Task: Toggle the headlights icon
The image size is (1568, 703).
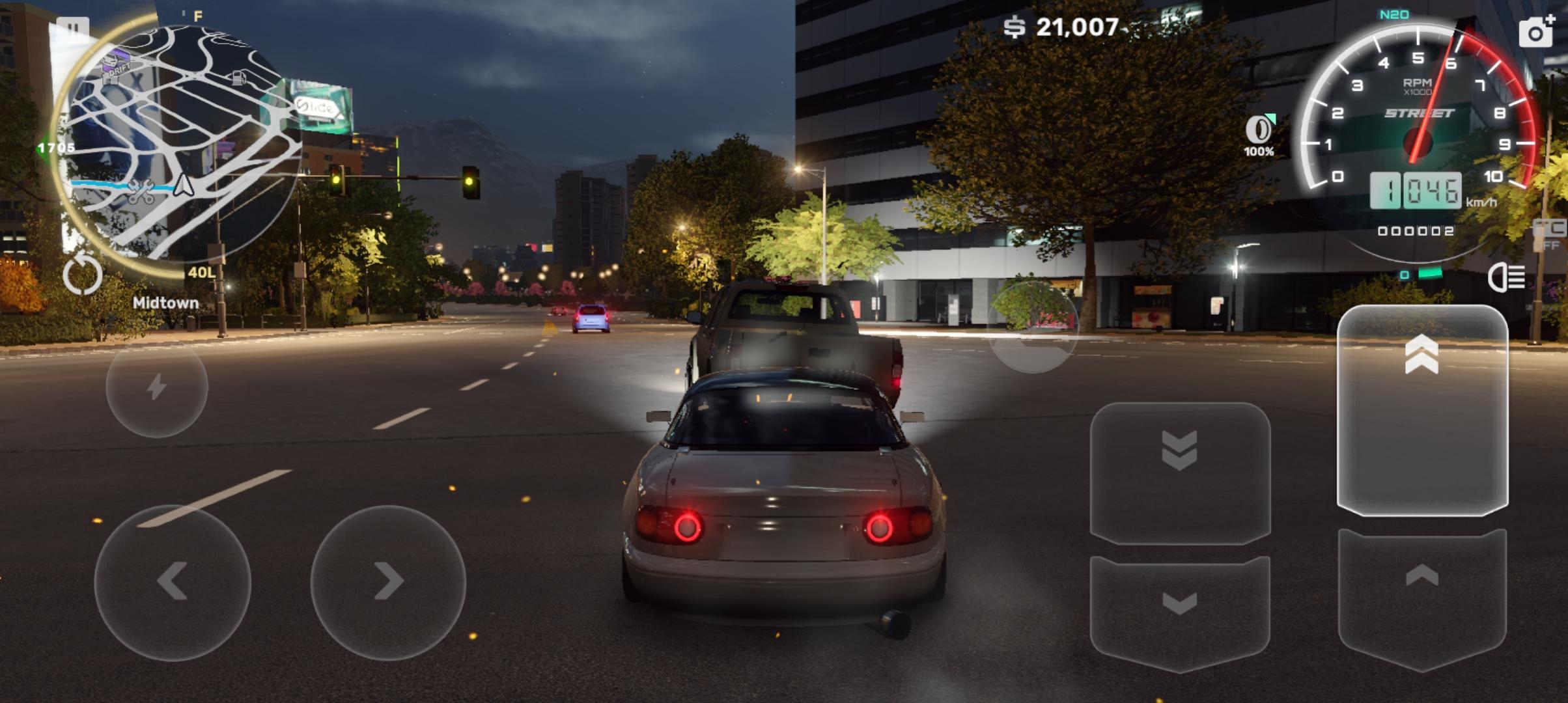Action: pos(1507,278)
